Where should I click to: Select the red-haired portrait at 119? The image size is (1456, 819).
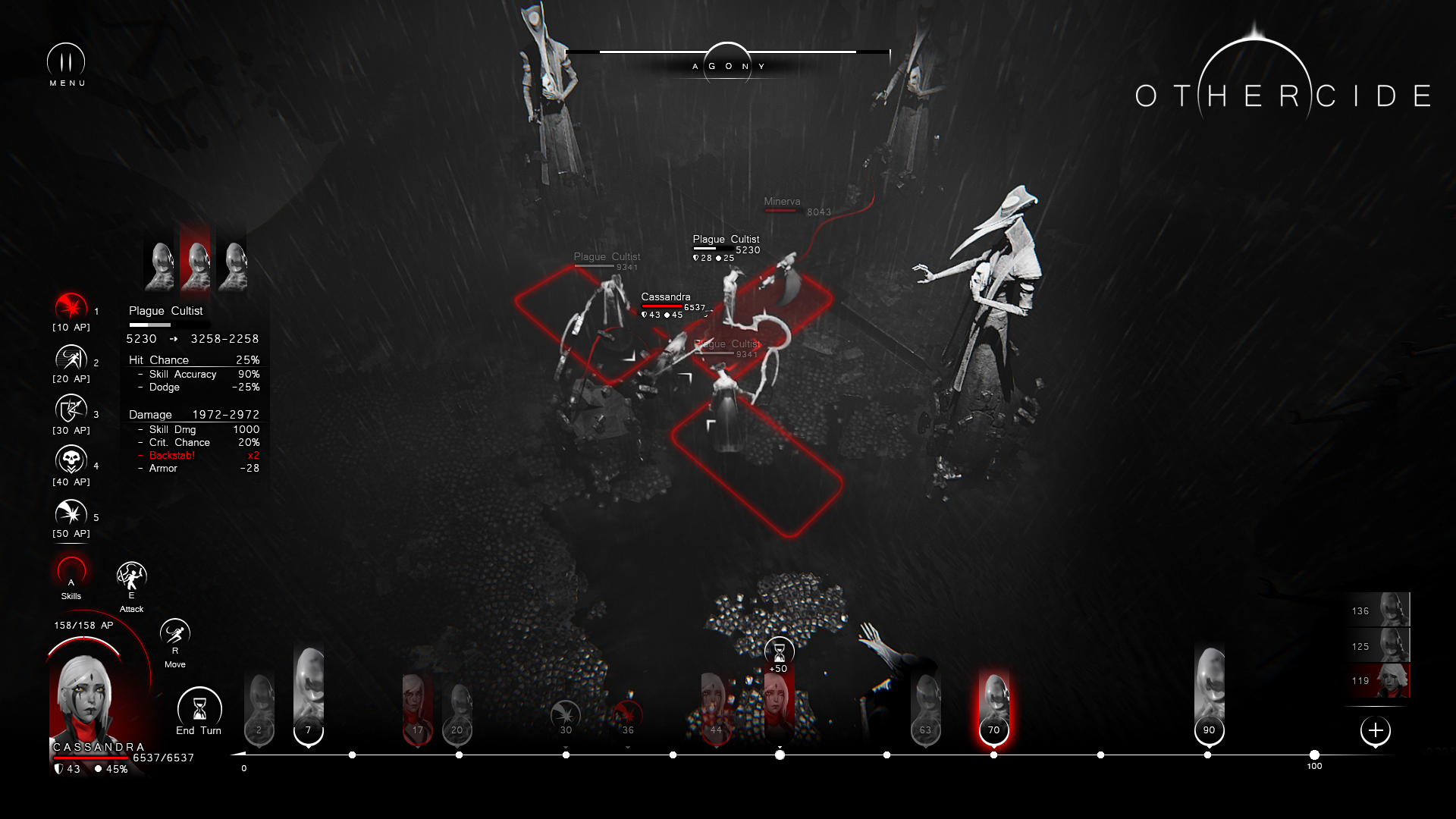pos(1379,680)
